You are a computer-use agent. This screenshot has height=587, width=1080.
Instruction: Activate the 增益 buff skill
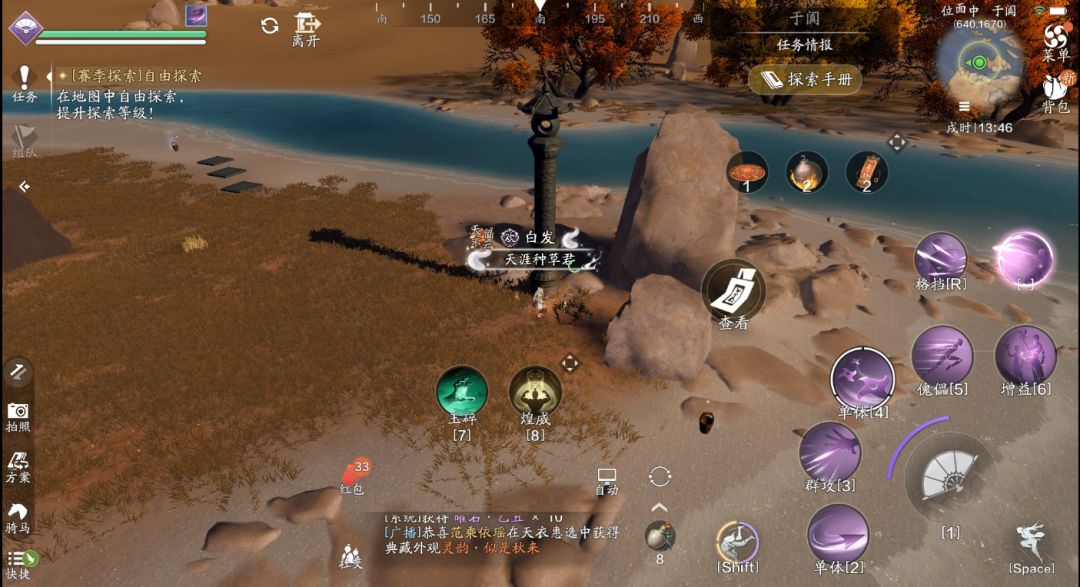pos(1025,355)
